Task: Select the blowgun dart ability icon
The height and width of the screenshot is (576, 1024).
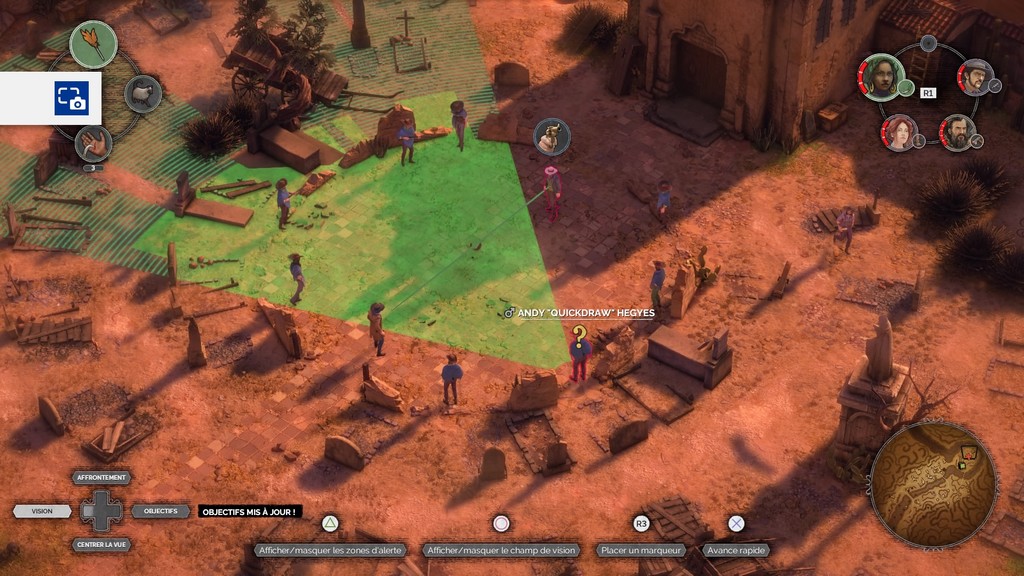Action: point(93,44)
